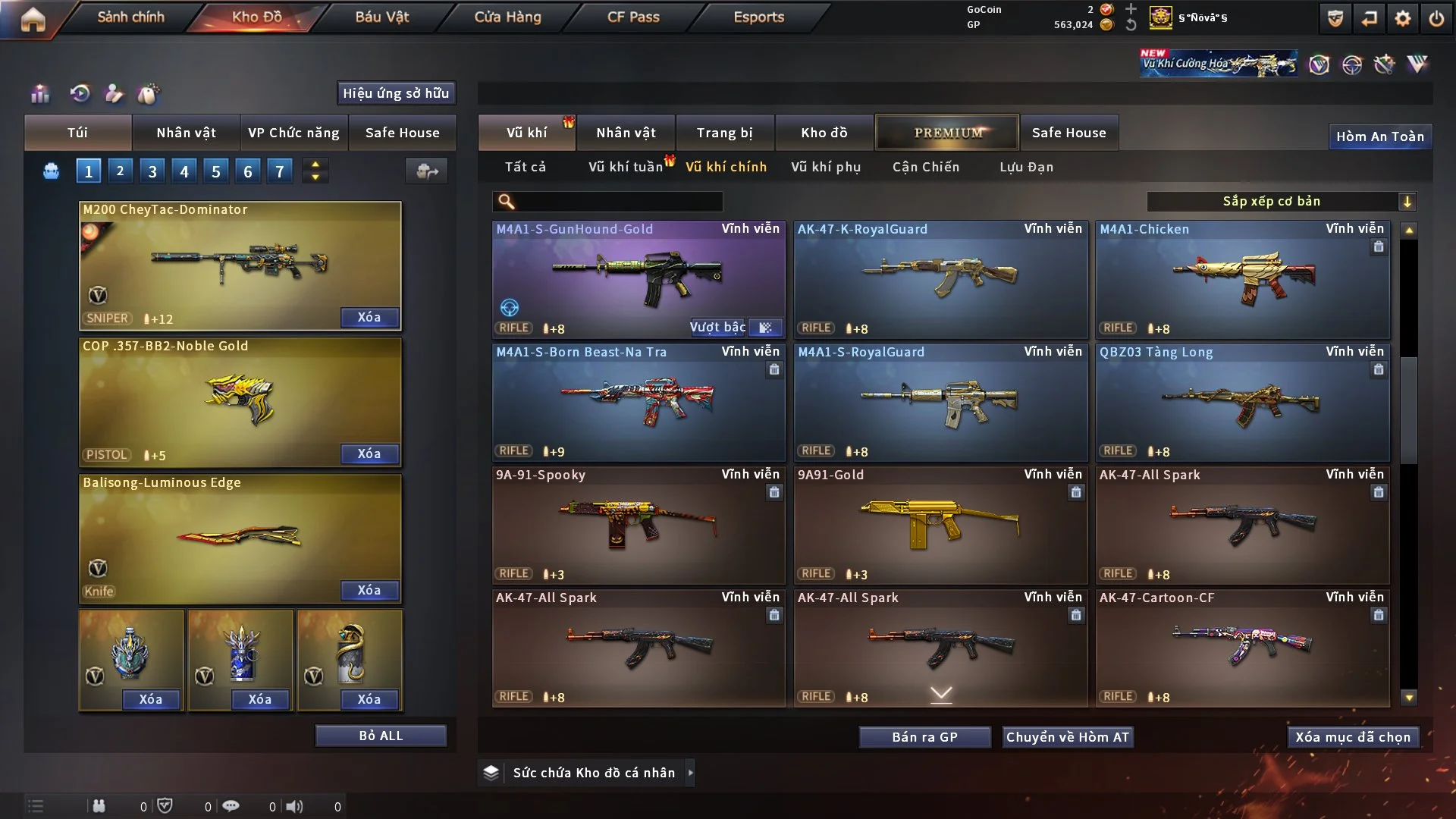The width and height of the screenshot is (1456, 819).
Task: Click Chuyển về Hòm AT button
Action: (1067, 737)
